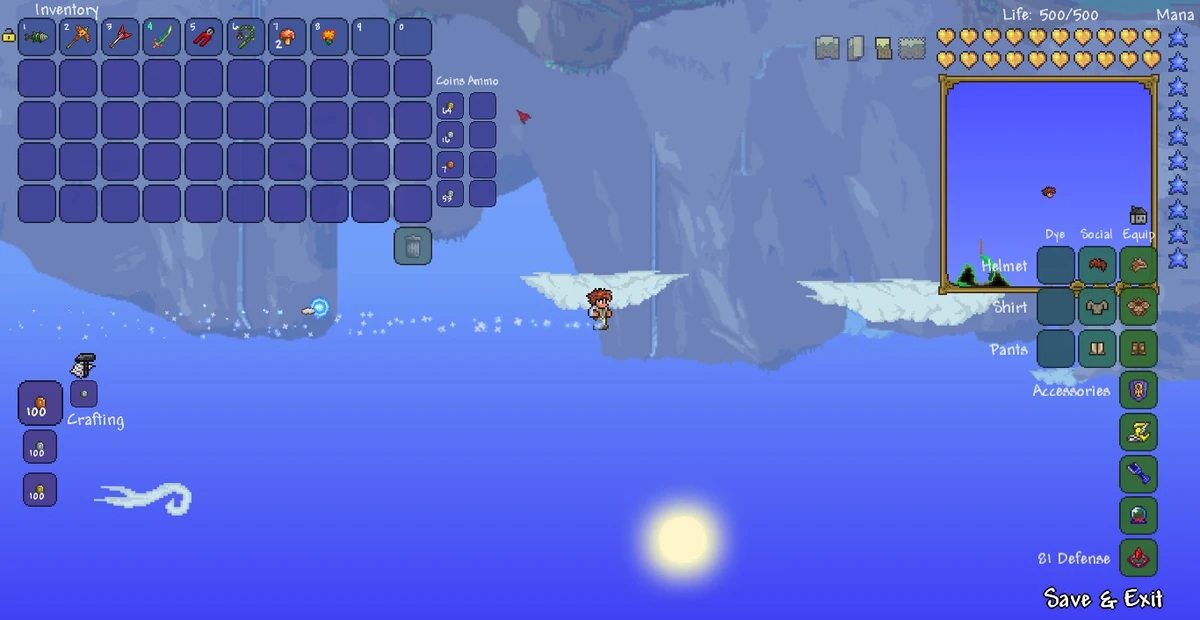Click the trash can slot
The width and height of the screenshot is (1200, 620).
tap(413, 246)
